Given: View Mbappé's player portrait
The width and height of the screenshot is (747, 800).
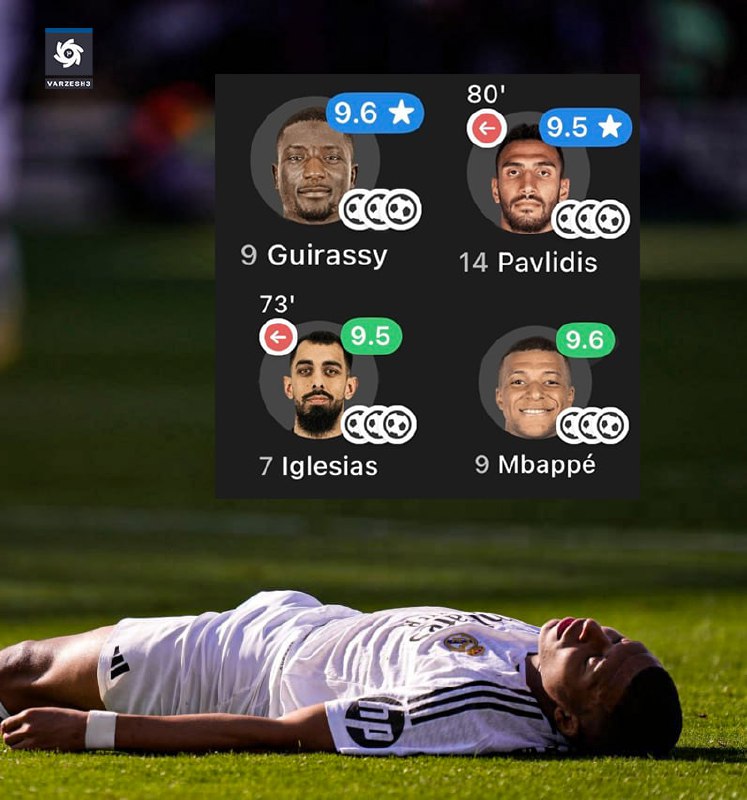Looking at the screenshot, I should pos(534,386).
